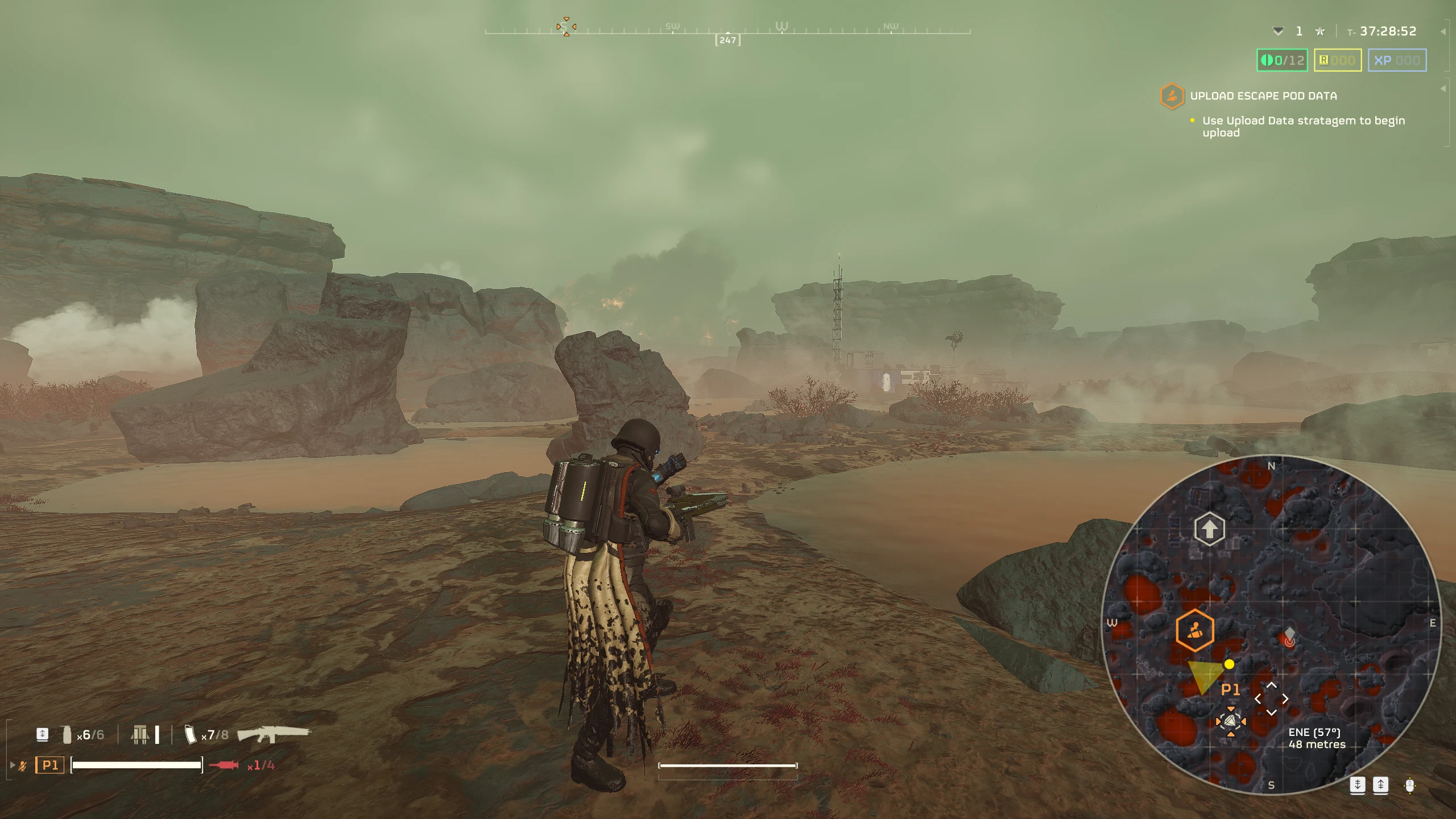This screenshot has width=1456, height=819.
Task: Click the P1 player tag
Action: [x=49, y=765]
